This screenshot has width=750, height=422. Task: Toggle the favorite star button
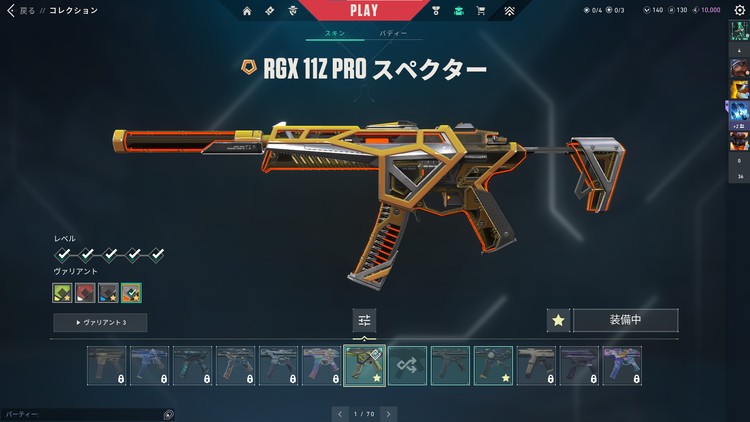[559, 321]
